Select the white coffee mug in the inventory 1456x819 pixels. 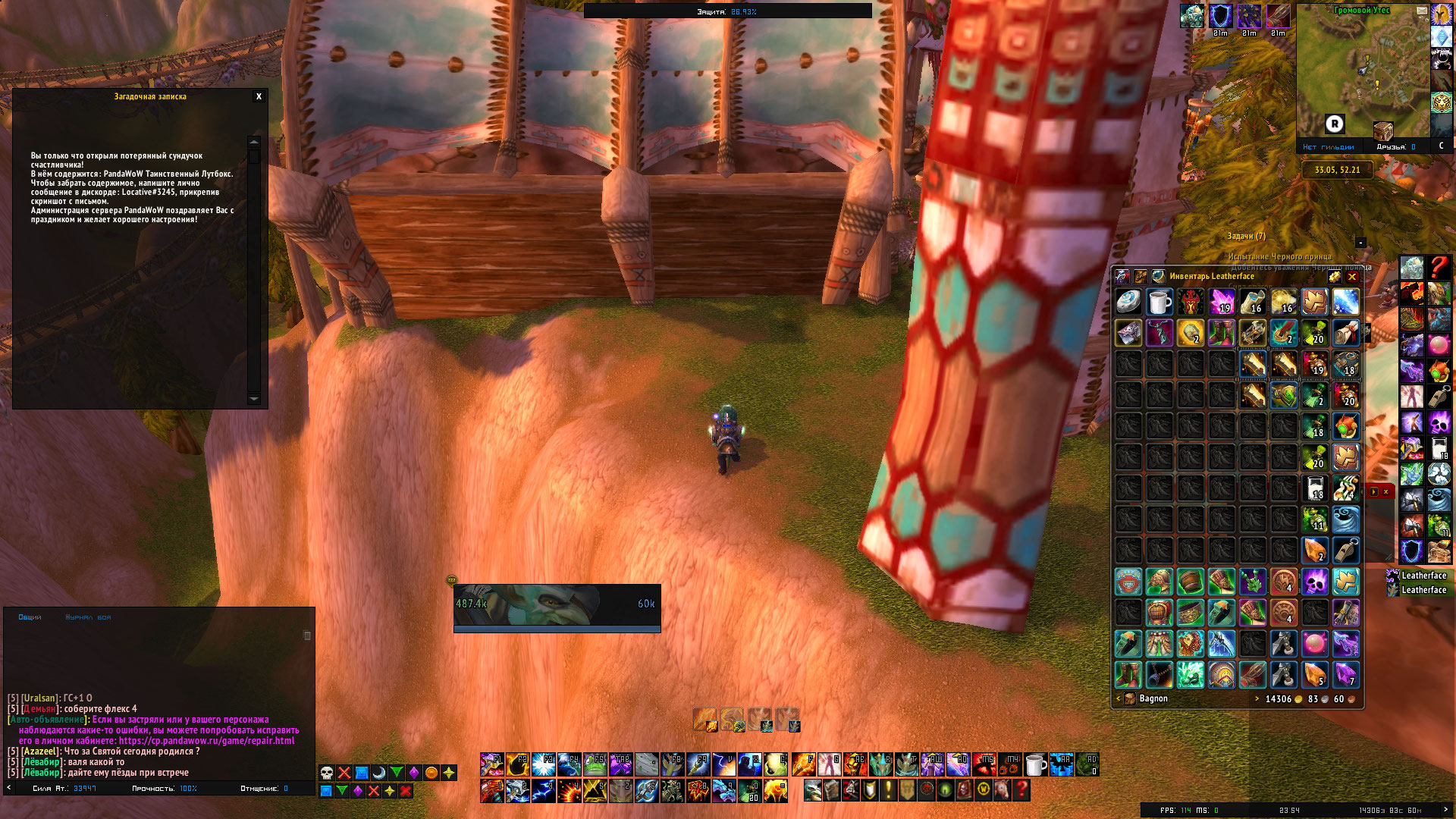click(1159, 303)
